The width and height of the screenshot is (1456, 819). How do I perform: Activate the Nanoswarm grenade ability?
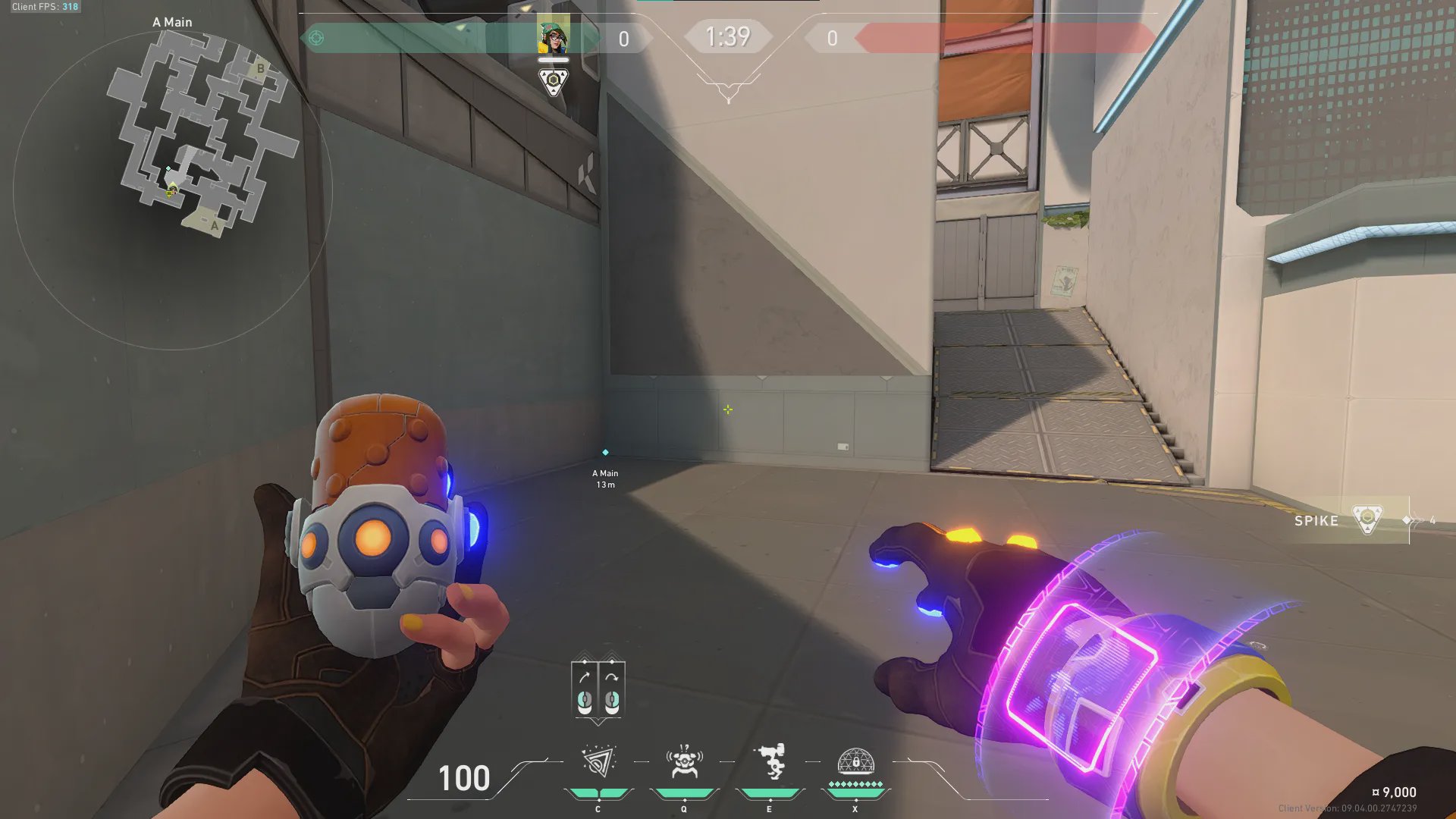pyautogui.click(x=598, y=761)
